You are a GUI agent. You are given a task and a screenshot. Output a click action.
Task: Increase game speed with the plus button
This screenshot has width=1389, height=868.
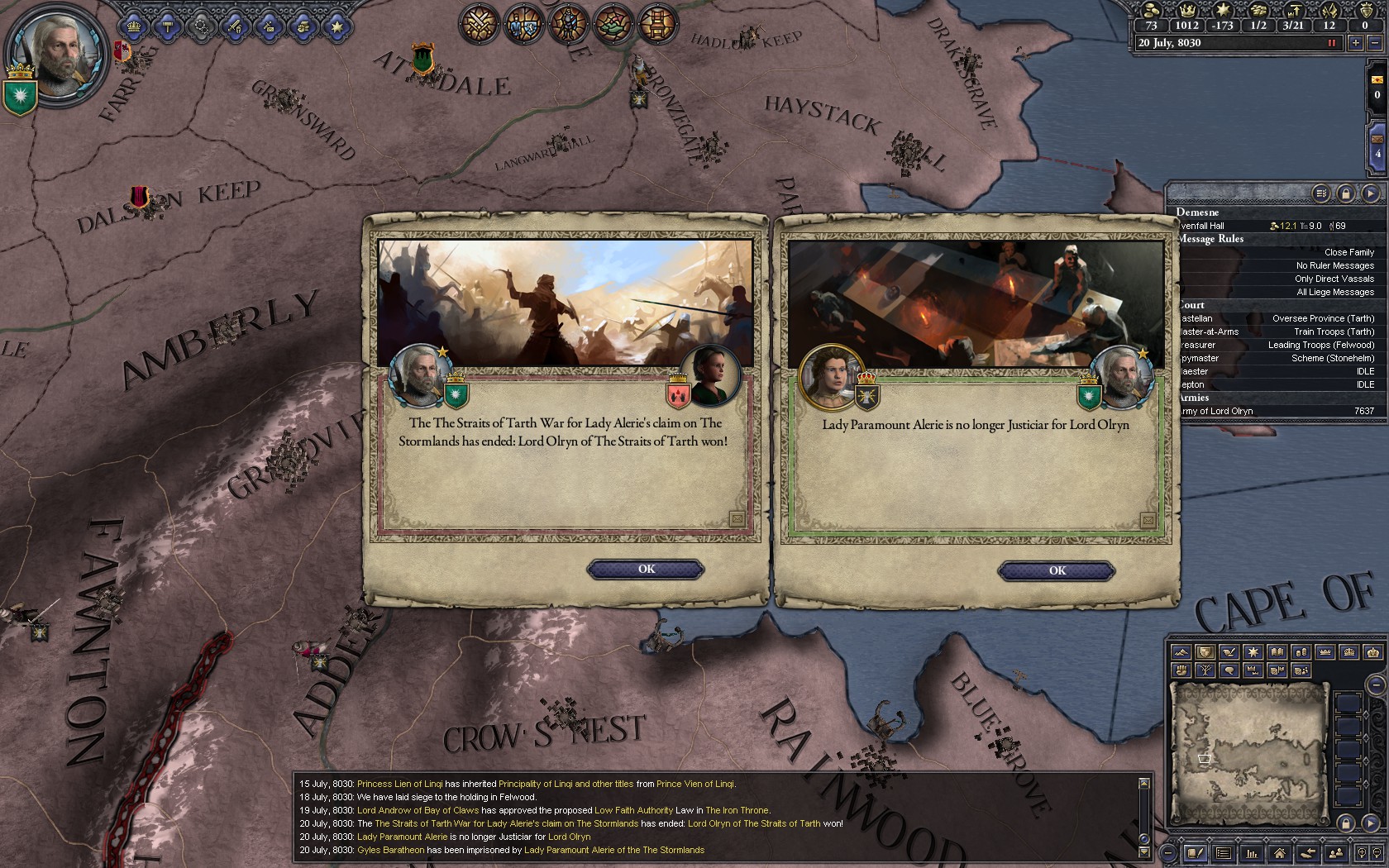(1355, 43)
